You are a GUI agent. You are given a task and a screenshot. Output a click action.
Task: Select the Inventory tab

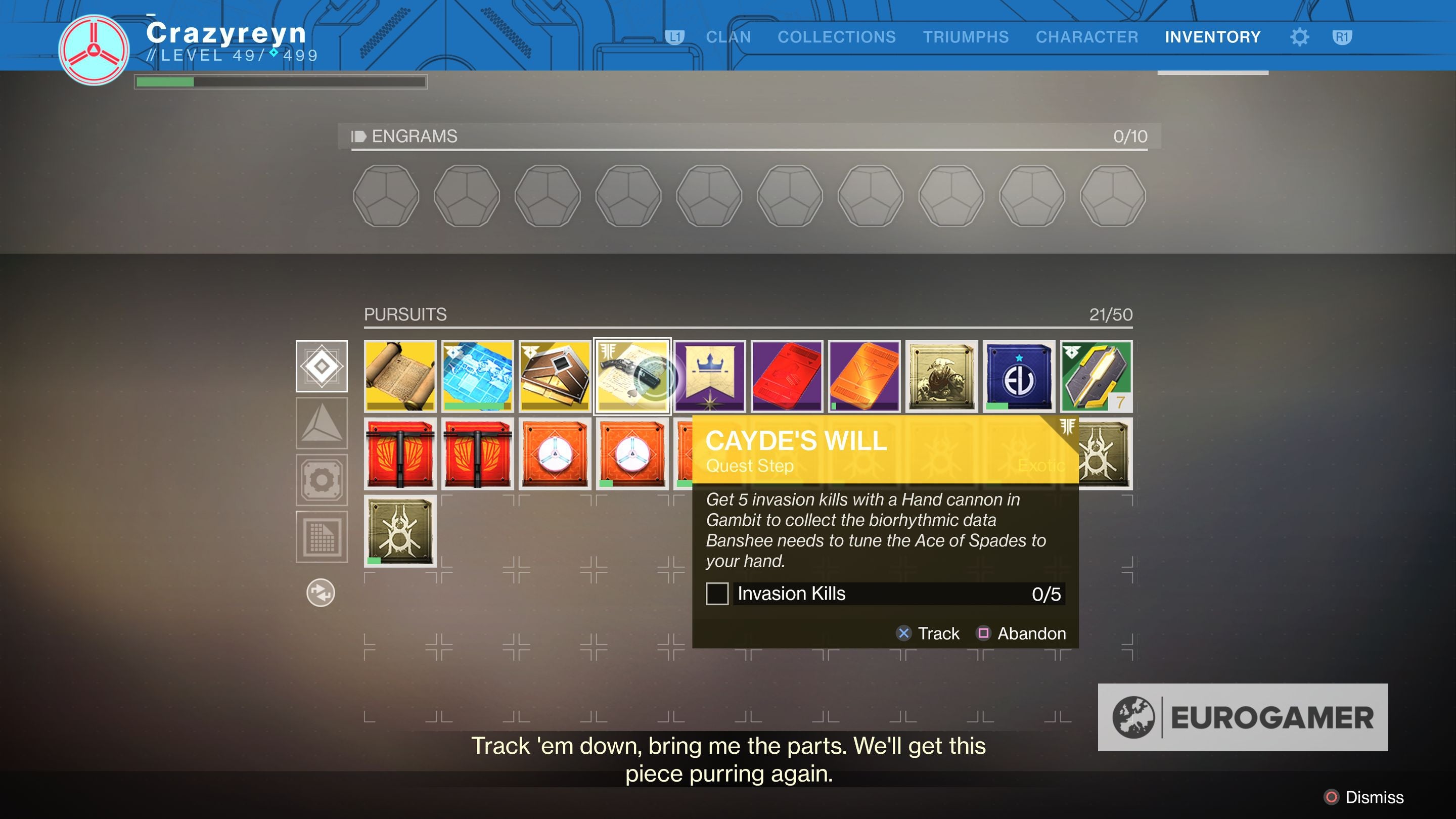click(1212, 37)
